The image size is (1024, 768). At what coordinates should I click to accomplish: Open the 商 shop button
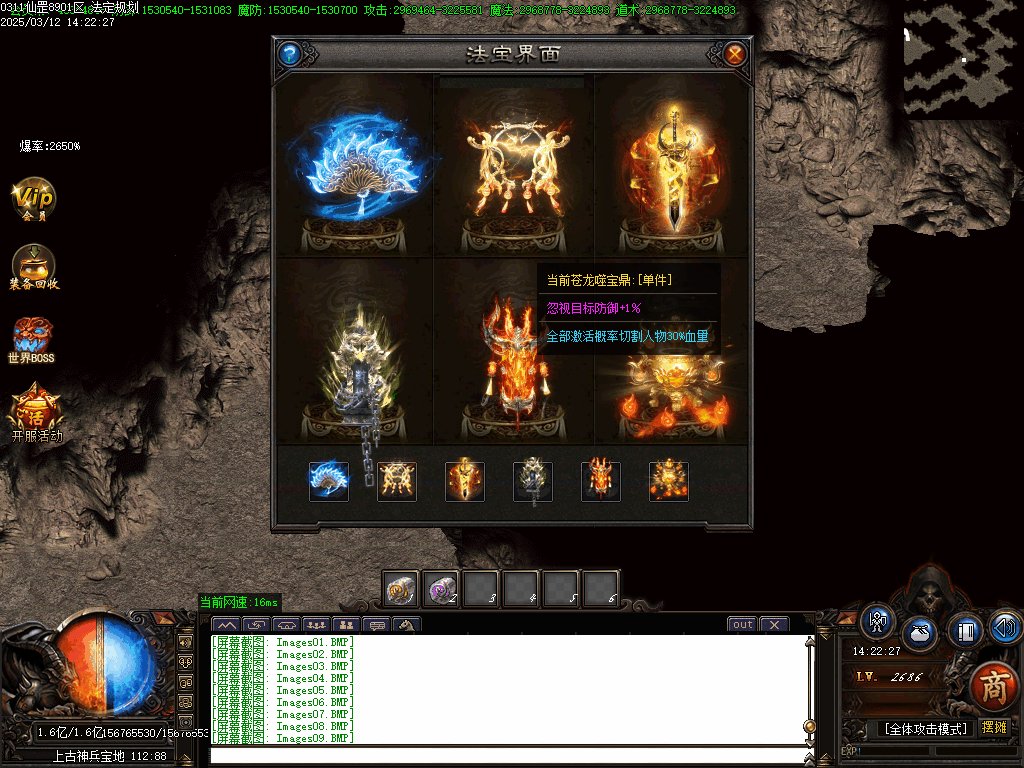[993, 685]
